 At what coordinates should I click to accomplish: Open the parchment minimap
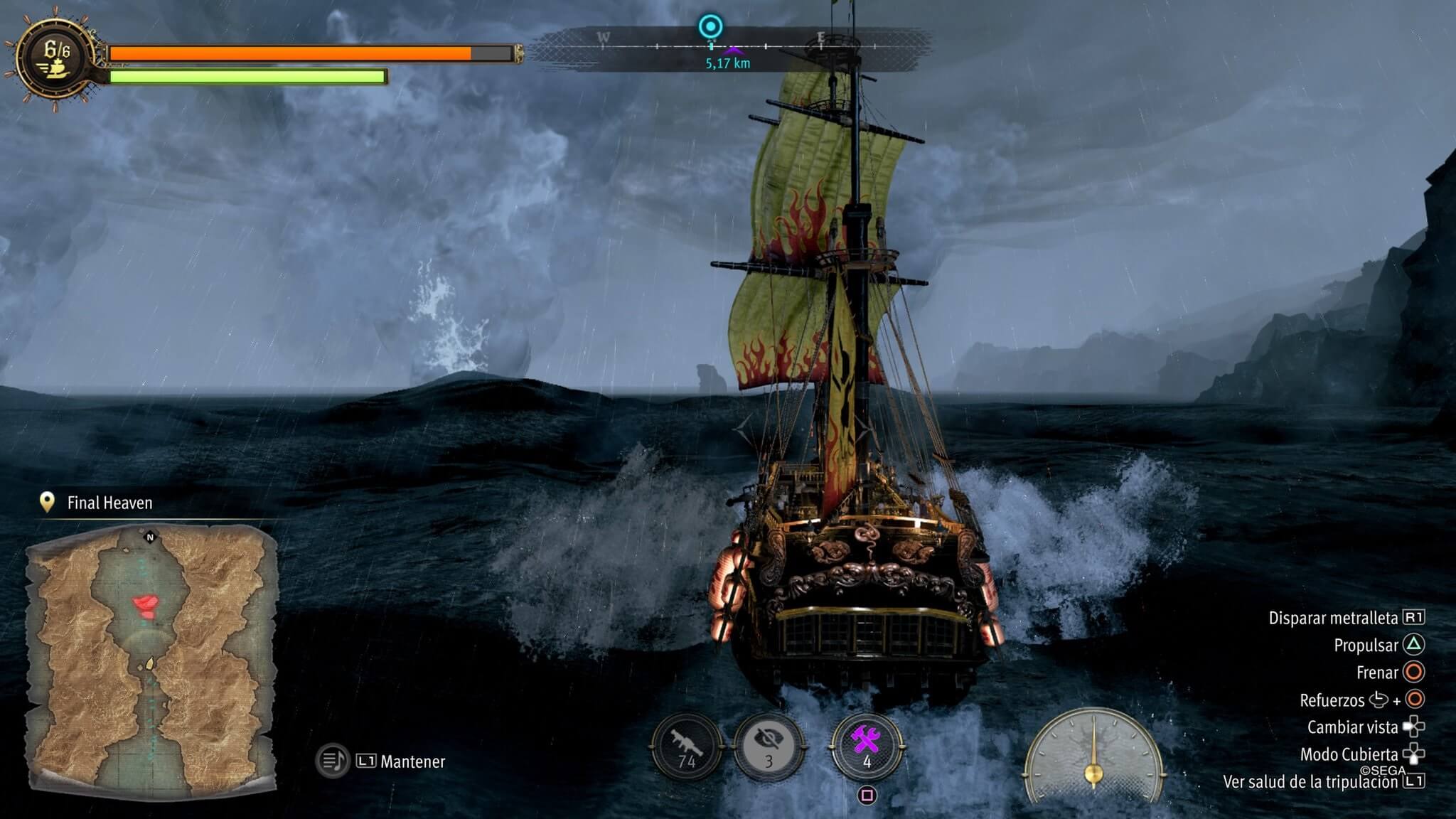coord(151,661)
